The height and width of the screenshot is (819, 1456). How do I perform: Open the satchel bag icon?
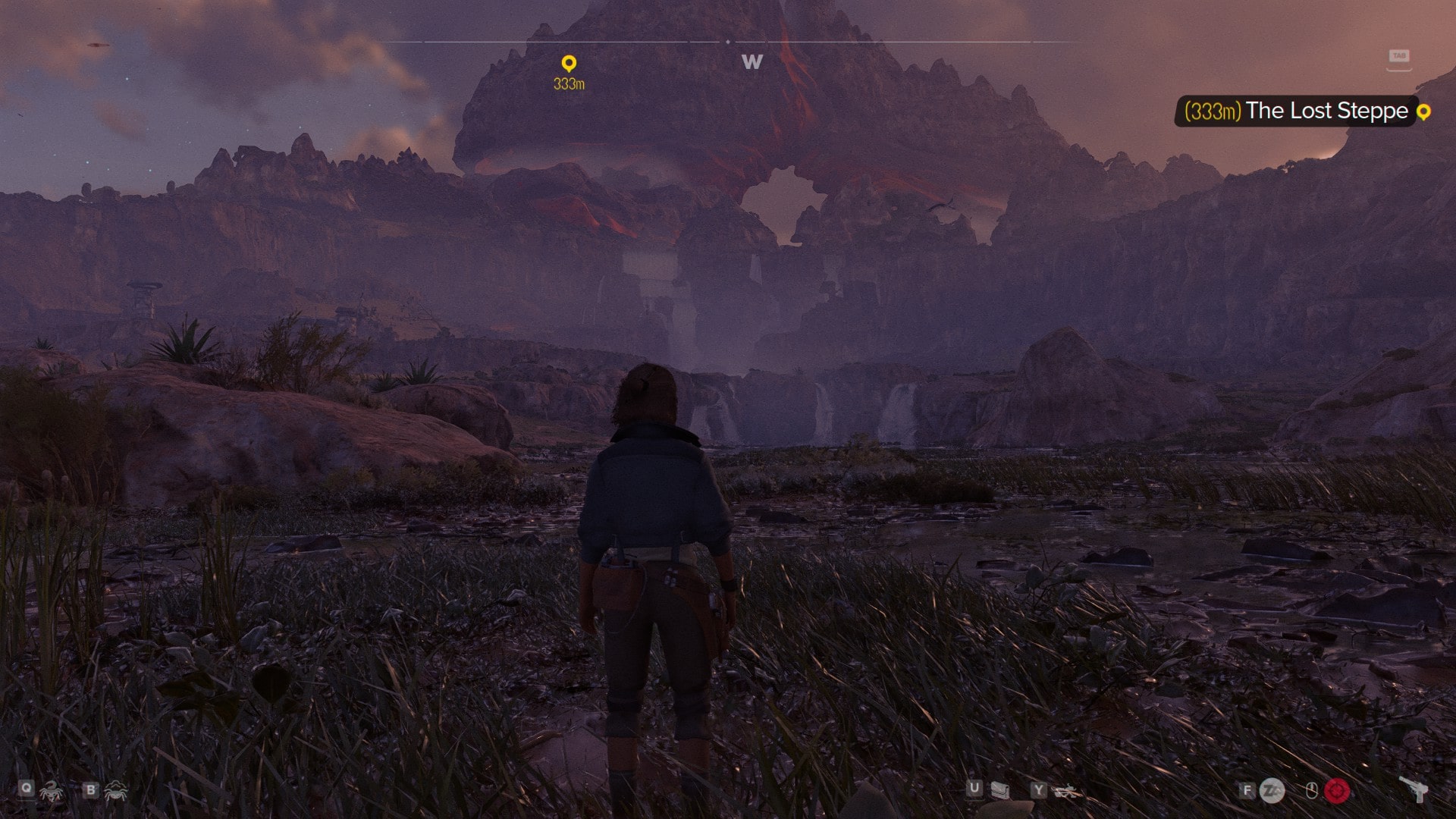999,791
